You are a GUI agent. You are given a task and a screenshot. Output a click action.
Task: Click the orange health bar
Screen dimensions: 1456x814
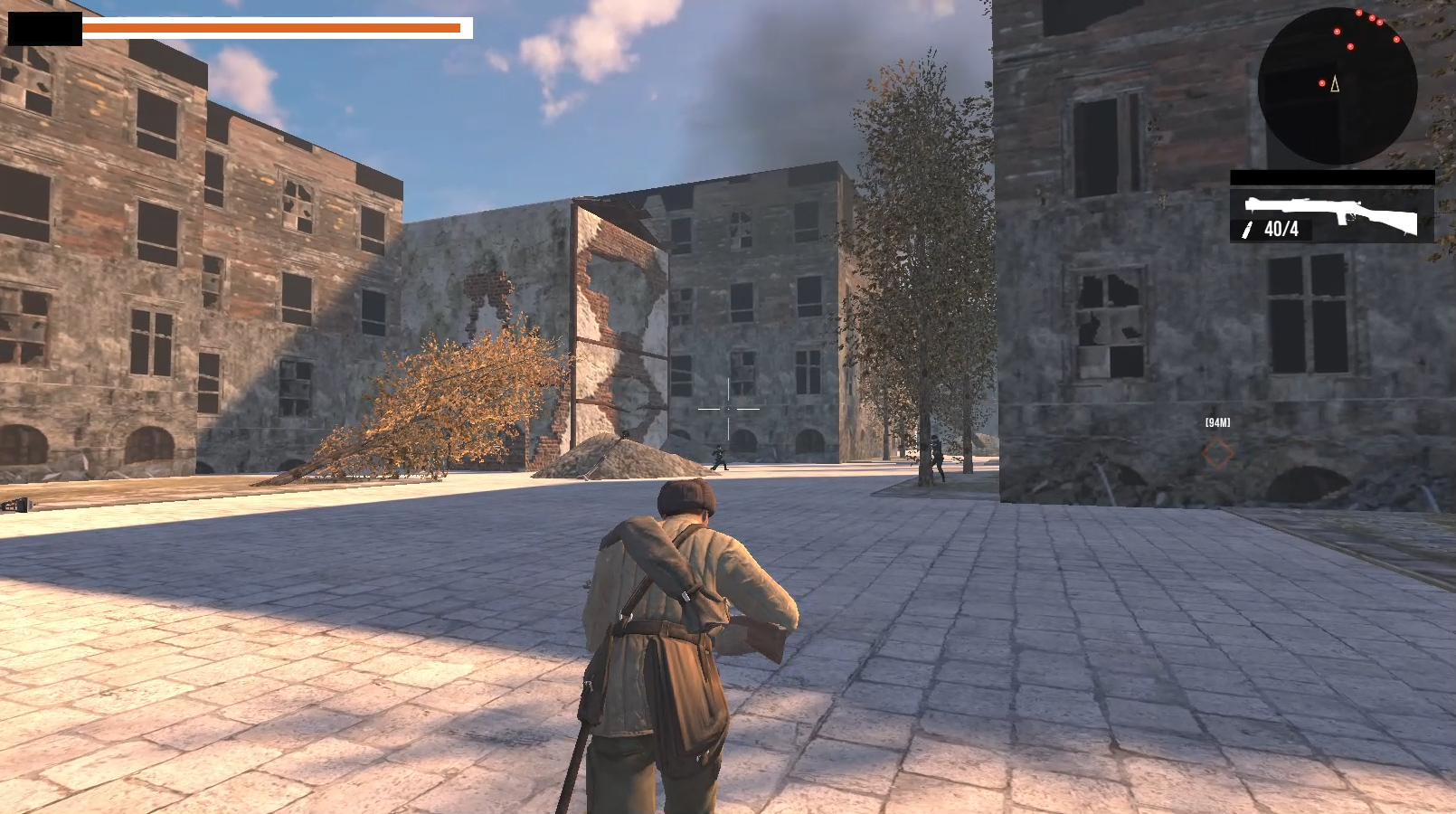tap(271, 28)
